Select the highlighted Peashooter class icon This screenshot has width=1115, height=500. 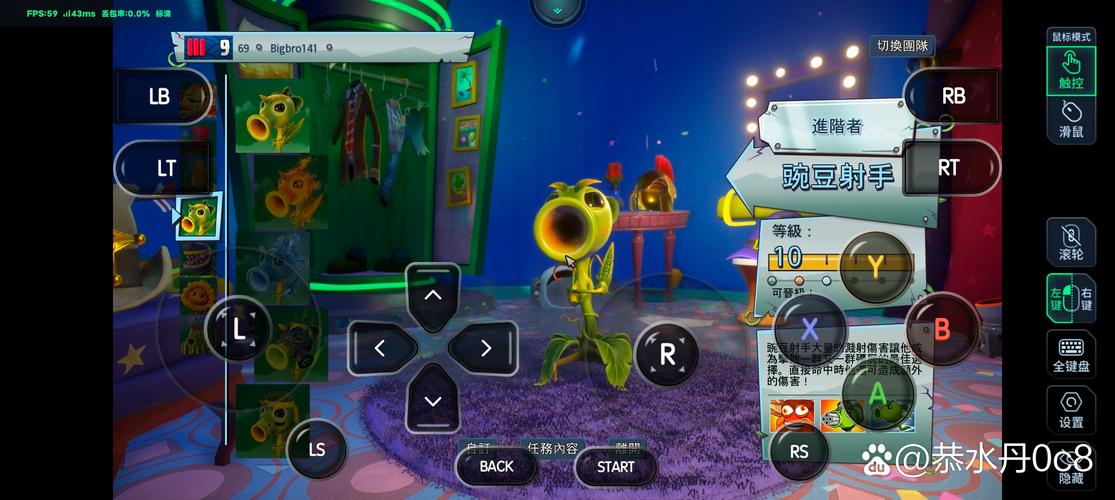(198, 217)
